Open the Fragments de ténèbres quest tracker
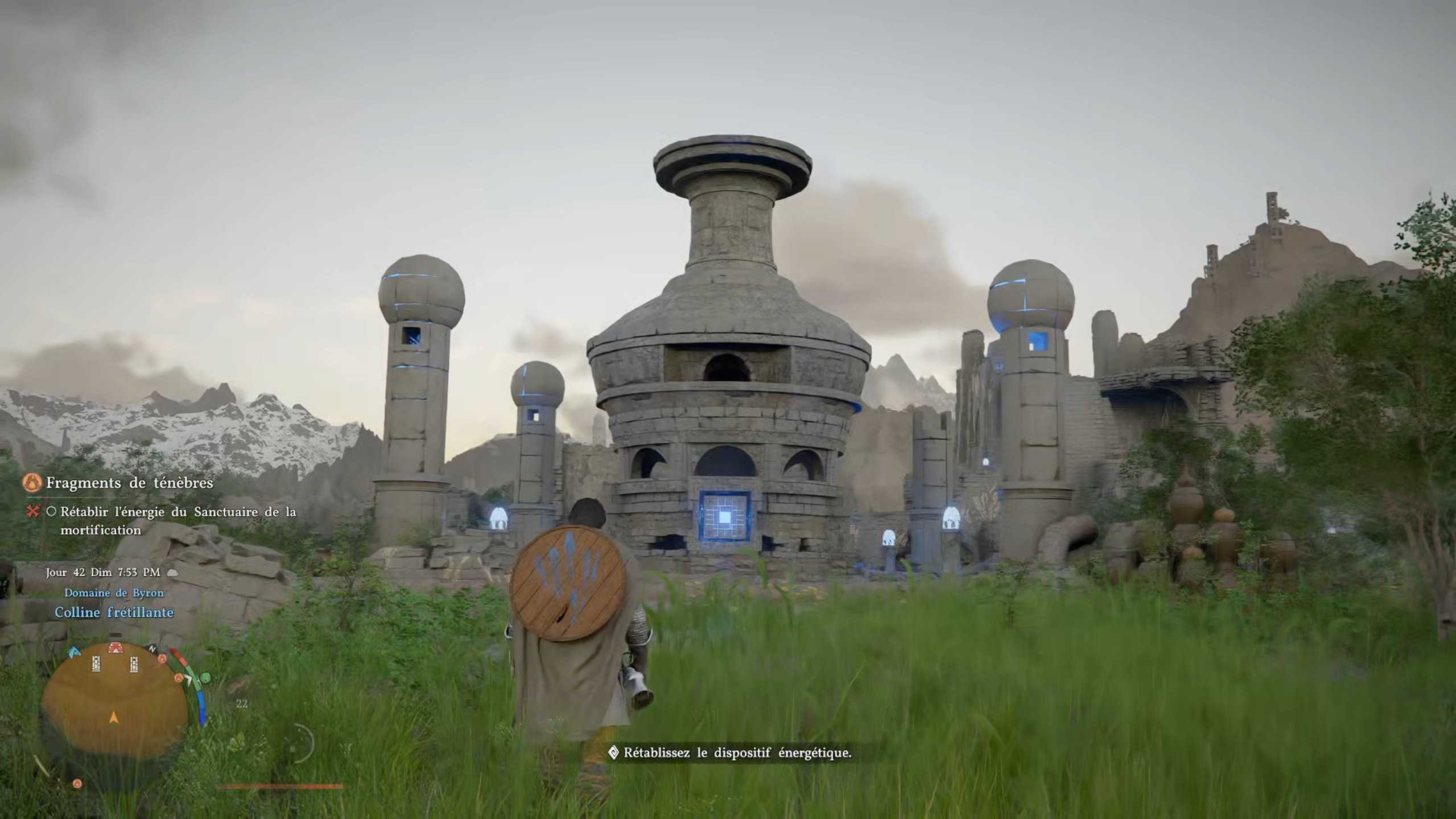 point(129,483)
